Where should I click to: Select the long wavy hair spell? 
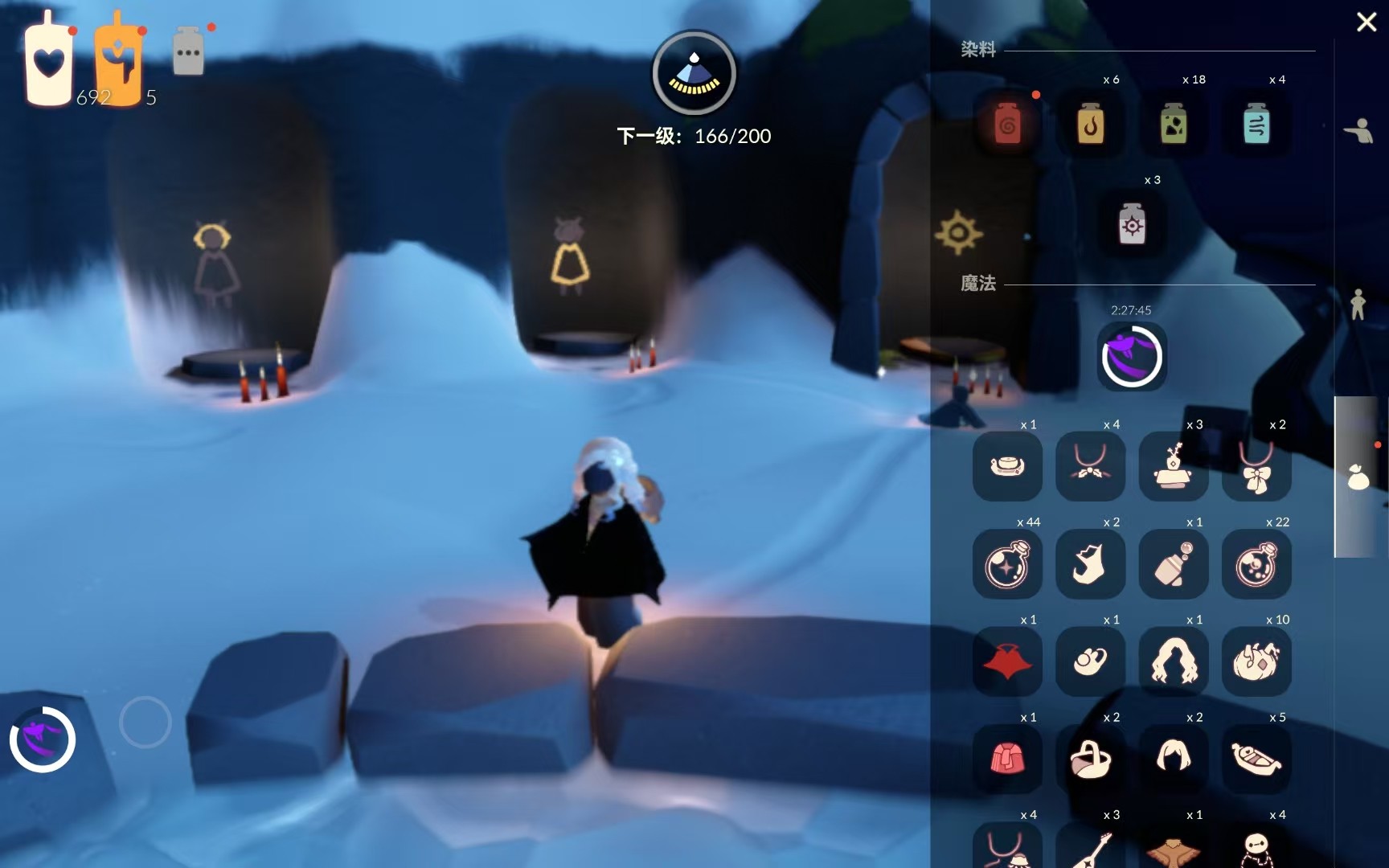(1174, 662)
